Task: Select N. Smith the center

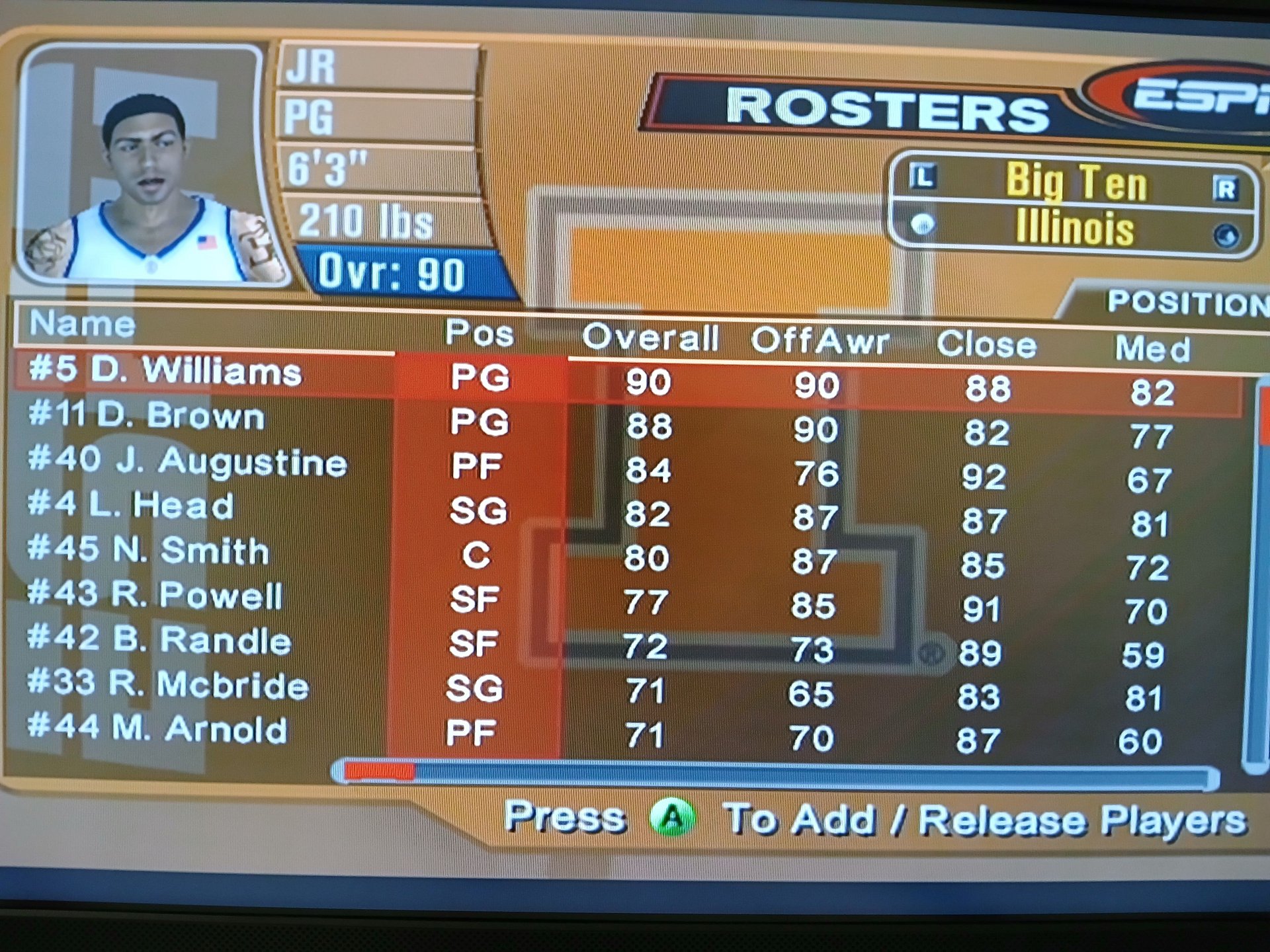Action: click(x=149, y=551)
